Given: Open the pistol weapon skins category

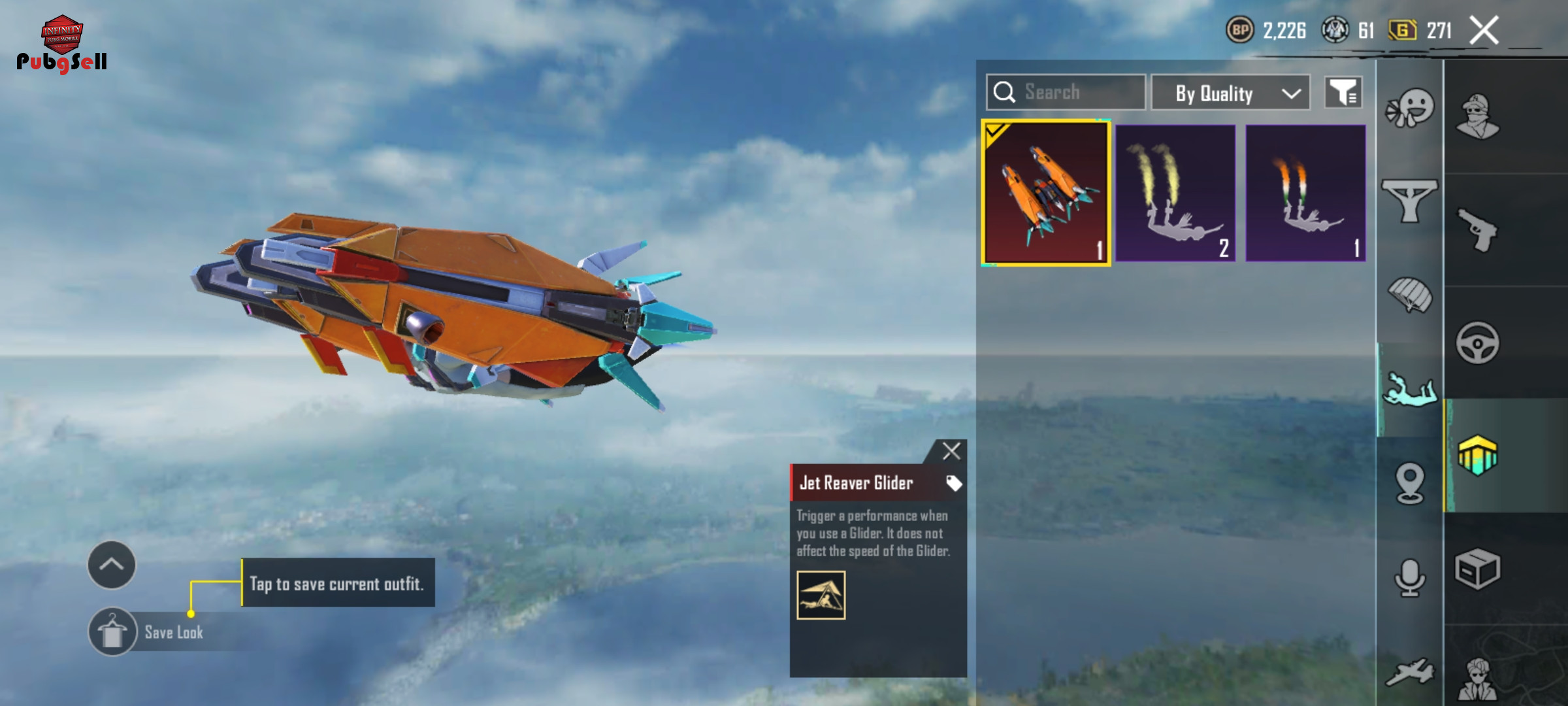Looking at the screenshot, I should pyautogui.click(x=1478, y=229).
